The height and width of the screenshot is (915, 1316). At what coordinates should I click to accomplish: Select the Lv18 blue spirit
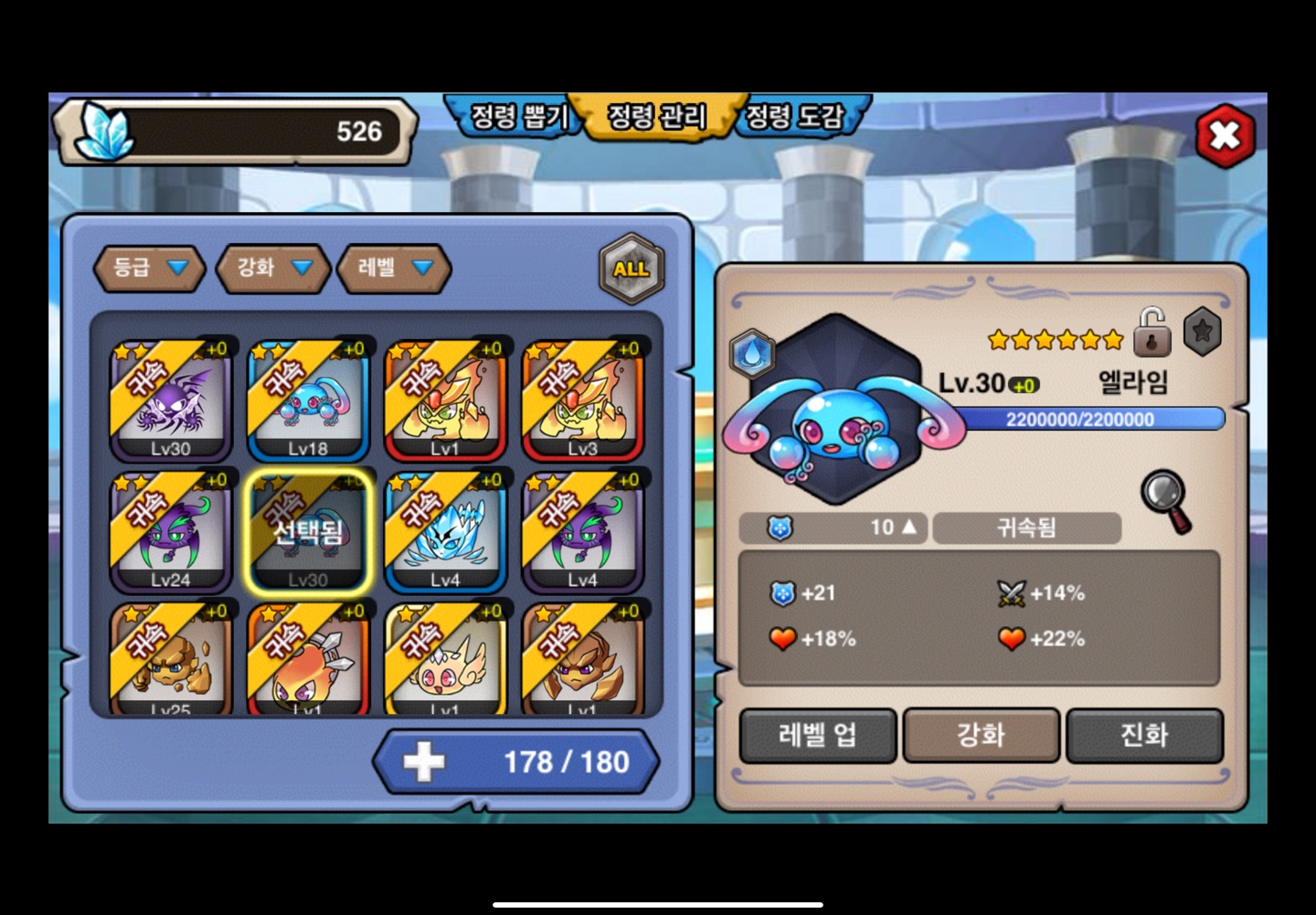pyautogui.click(x=308, y=401)
